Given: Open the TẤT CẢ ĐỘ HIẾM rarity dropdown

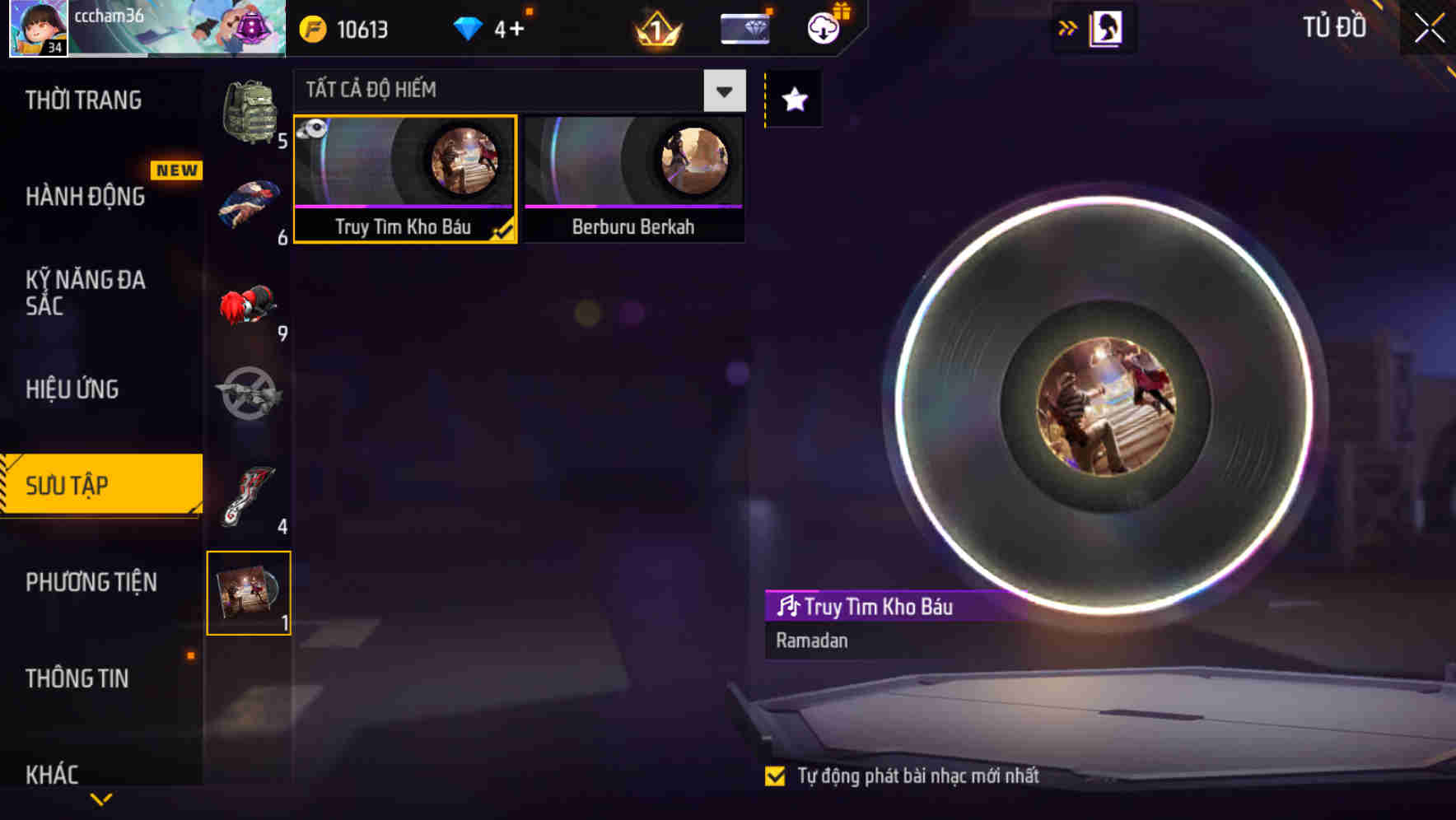Looking at the screenshot, I should point(723,91).
